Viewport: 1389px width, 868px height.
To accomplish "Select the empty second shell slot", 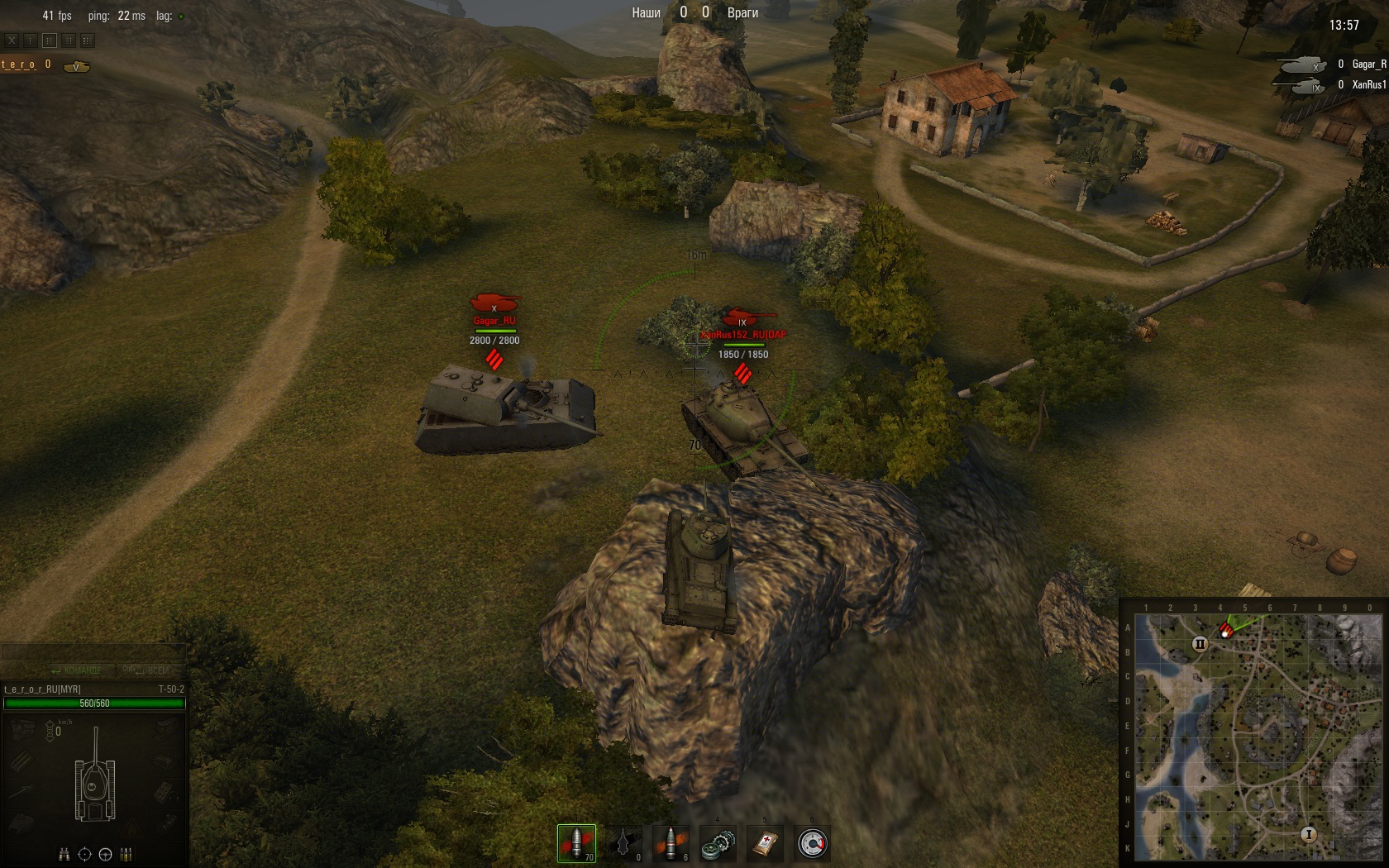I will (623, 843).
